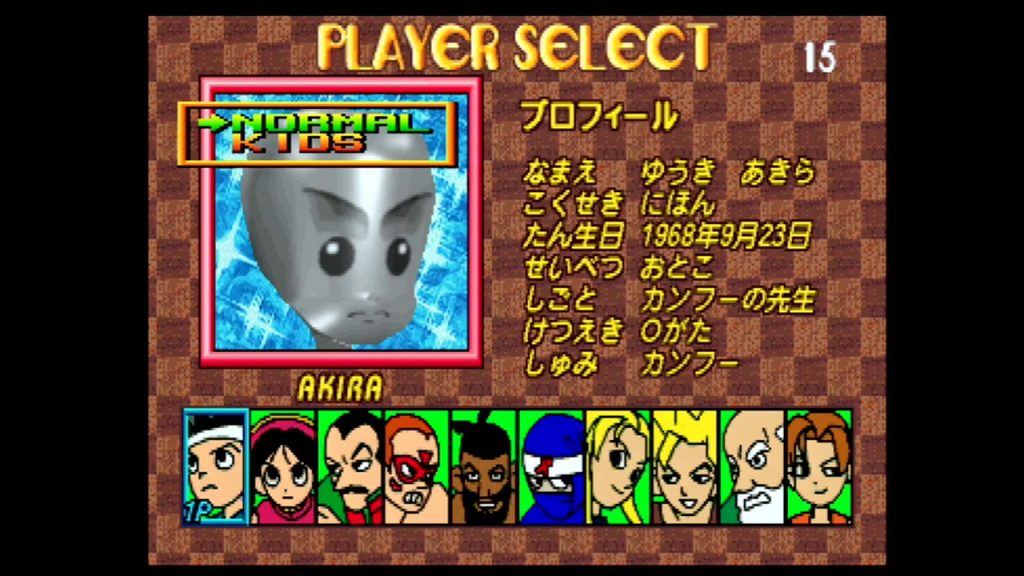Select Sarah, the long-haired blonde portrait
This screenshot has width=1024, height=576.
[618, 467]
